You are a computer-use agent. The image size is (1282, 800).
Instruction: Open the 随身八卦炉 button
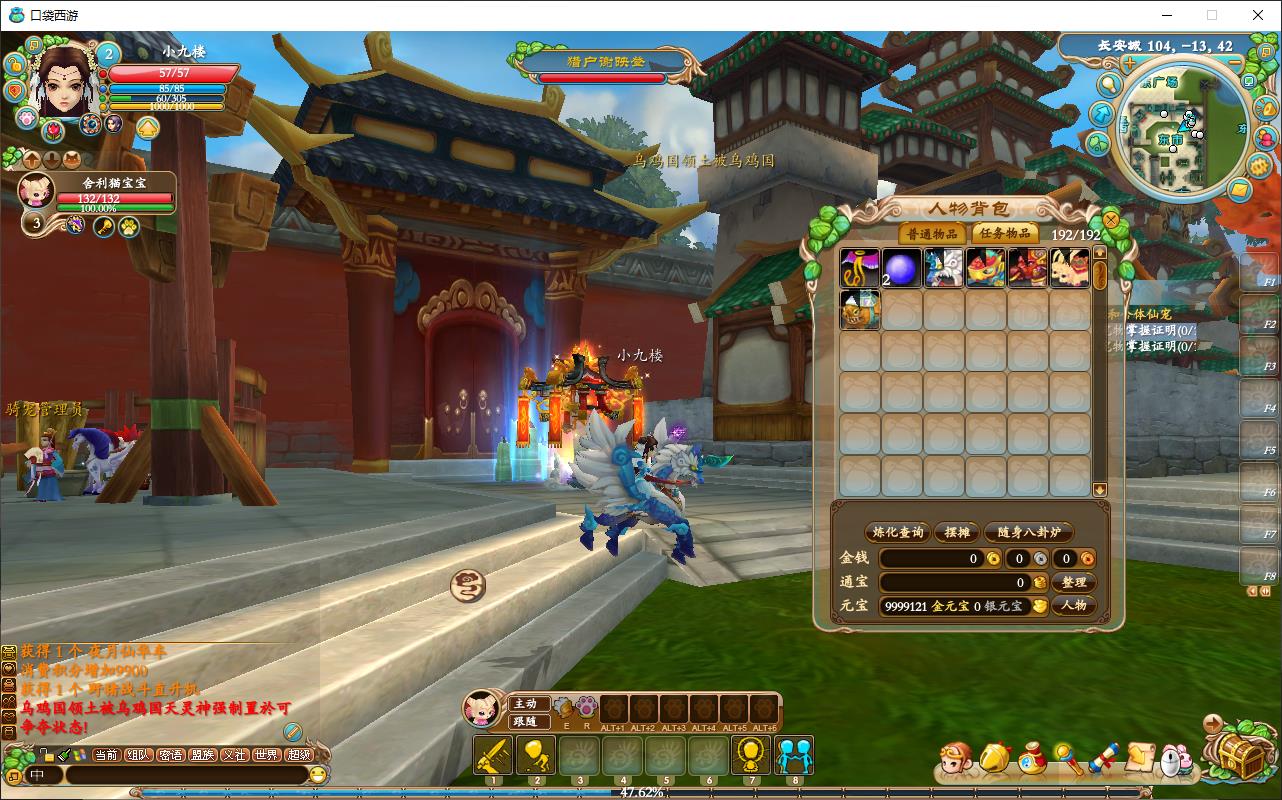[1028, 532]
